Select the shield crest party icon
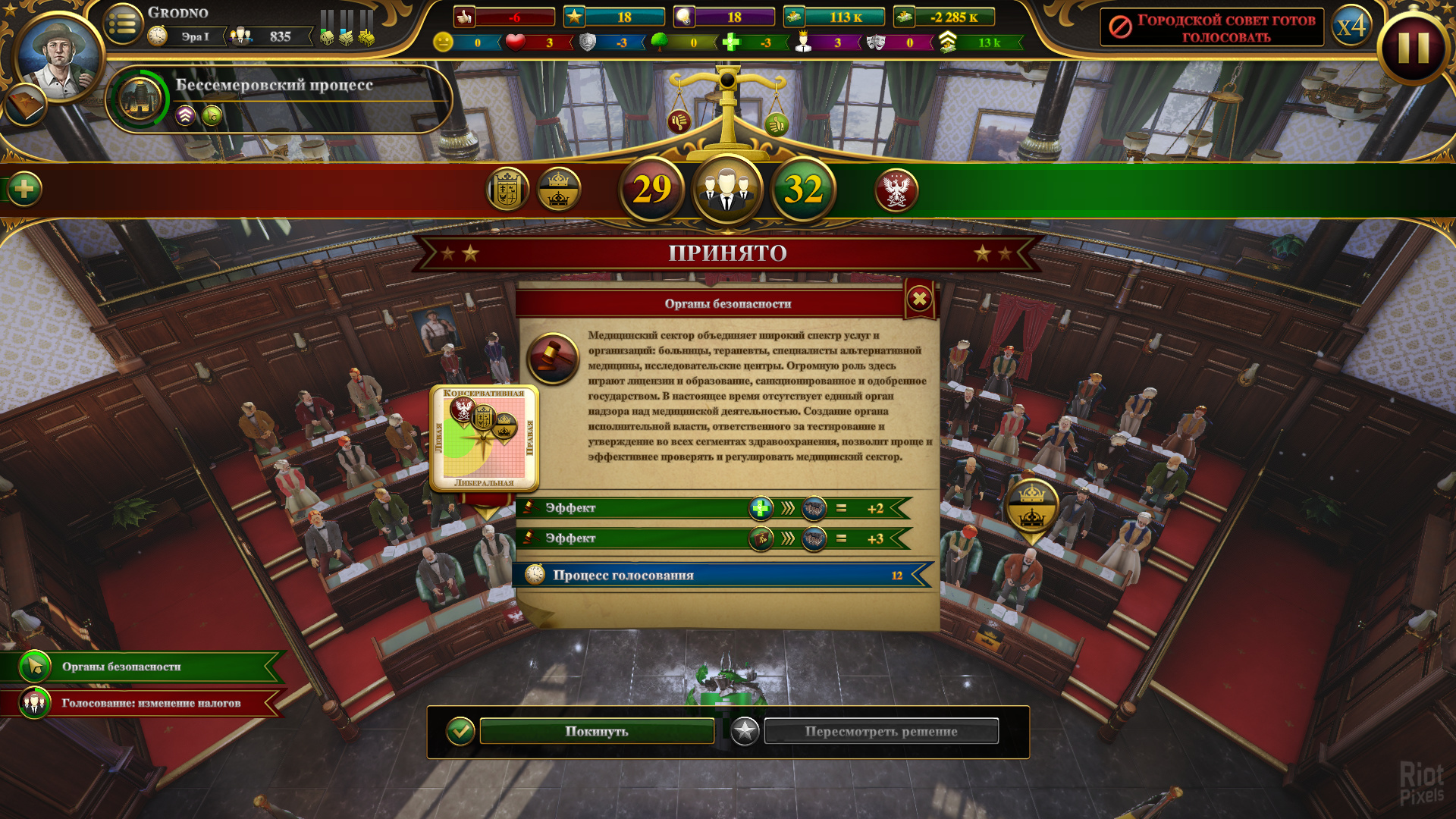Screen dimensions: 1456x819 pyautogui.click(x=507, y=190)
